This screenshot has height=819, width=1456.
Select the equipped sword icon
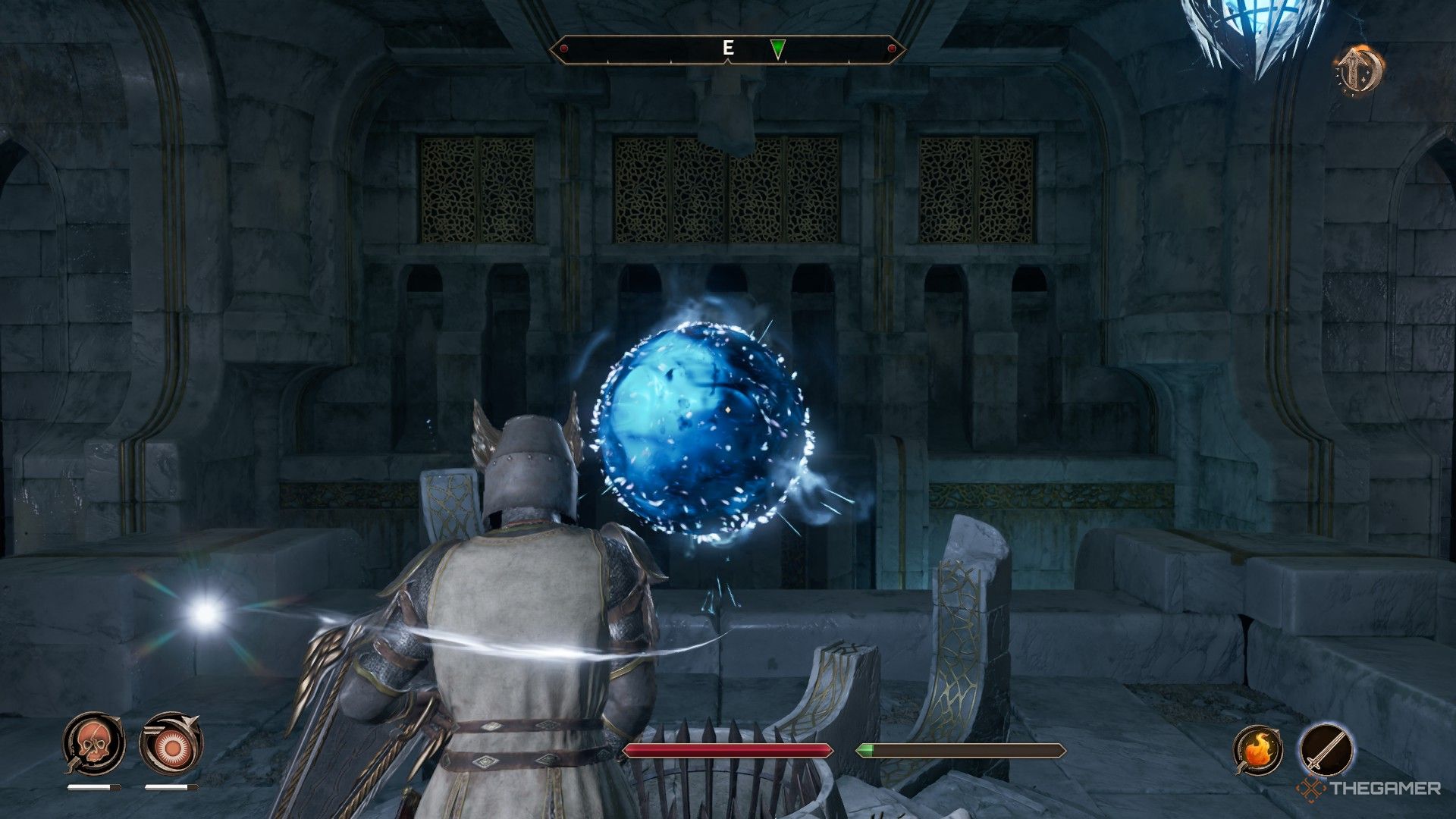tap(1327, 749)
